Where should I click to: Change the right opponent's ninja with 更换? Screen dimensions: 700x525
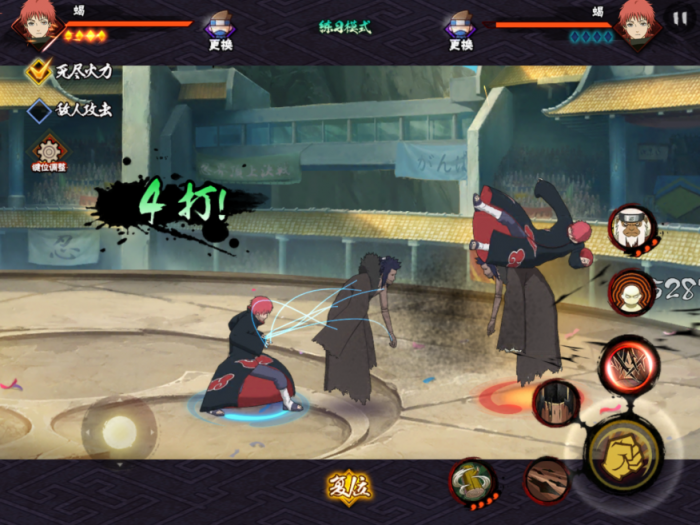[x=460, y=30]
